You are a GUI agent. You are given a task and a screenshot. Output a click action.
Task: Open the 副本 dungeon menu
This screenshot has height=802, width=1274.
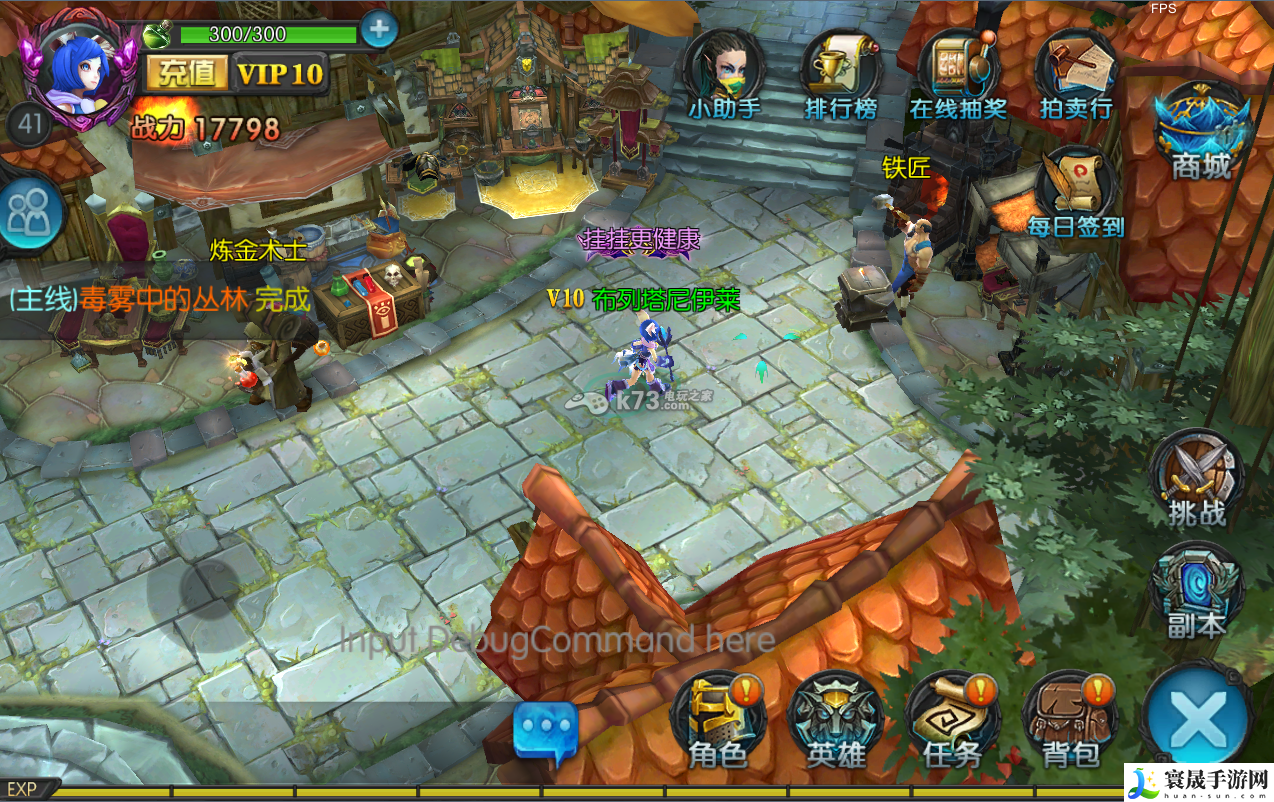[1196, 592]
